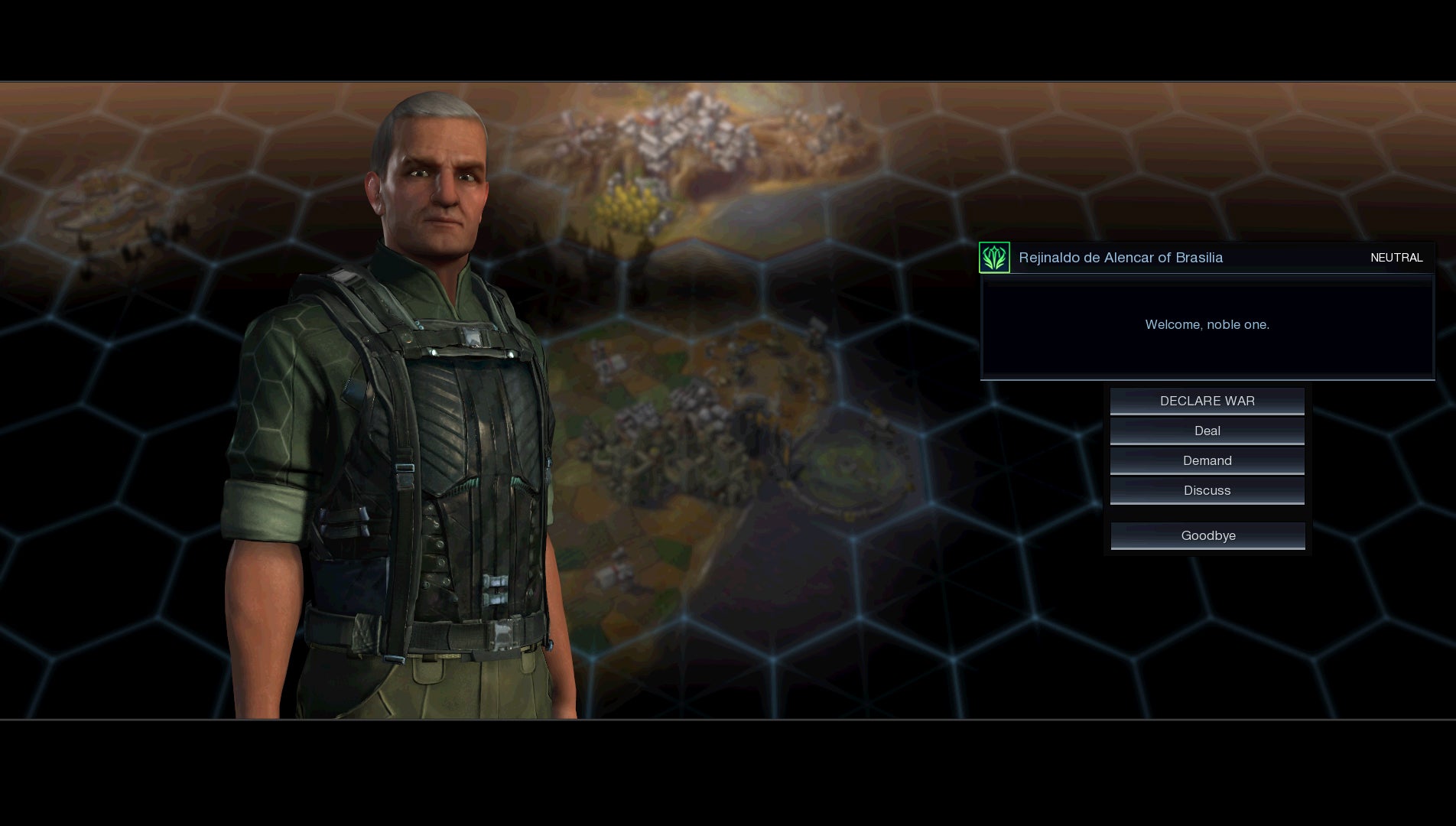Screen dimensions: 1456x826
Task: Click the Discuss dialogue button
Action: coord(1207,490)
